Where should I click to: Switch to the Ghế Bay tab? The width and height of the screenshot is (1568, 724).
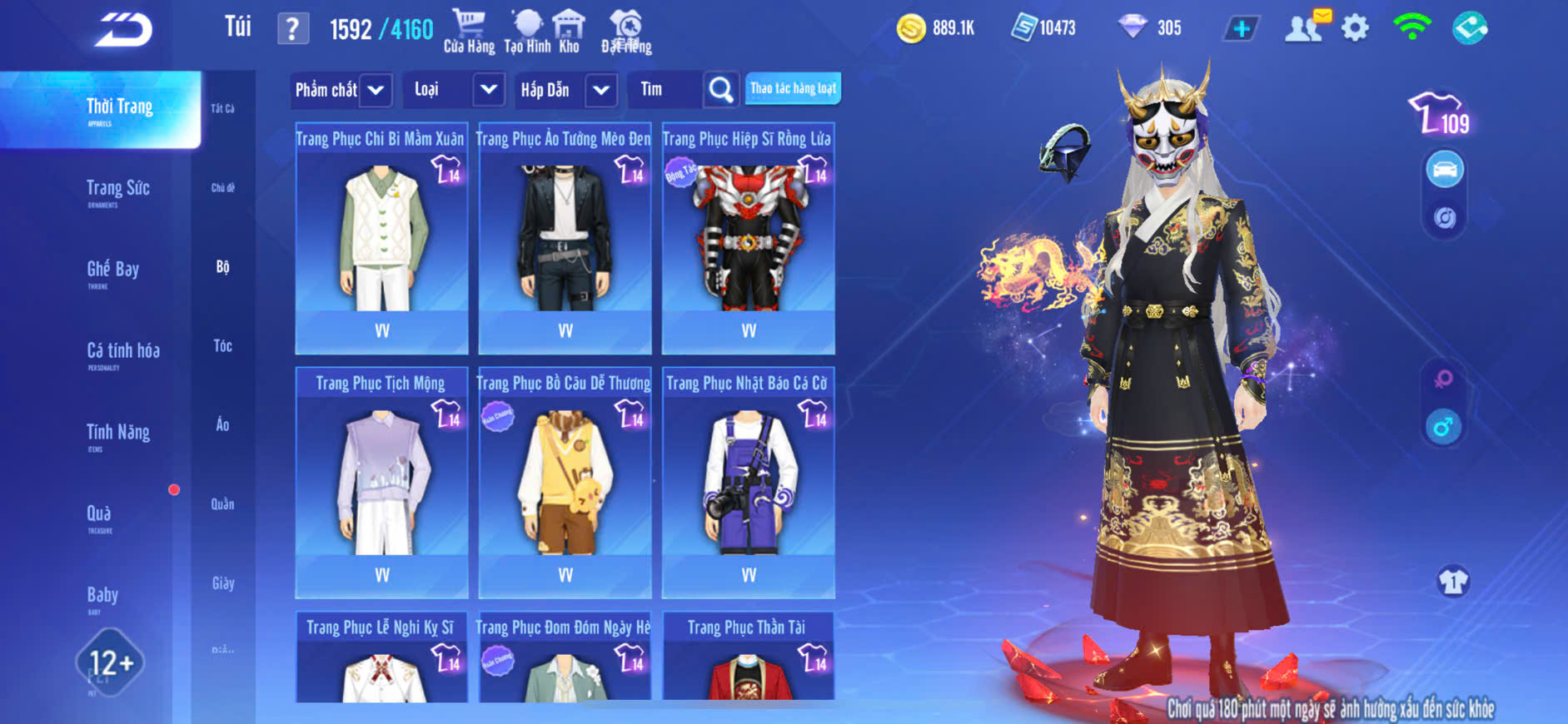112,270
